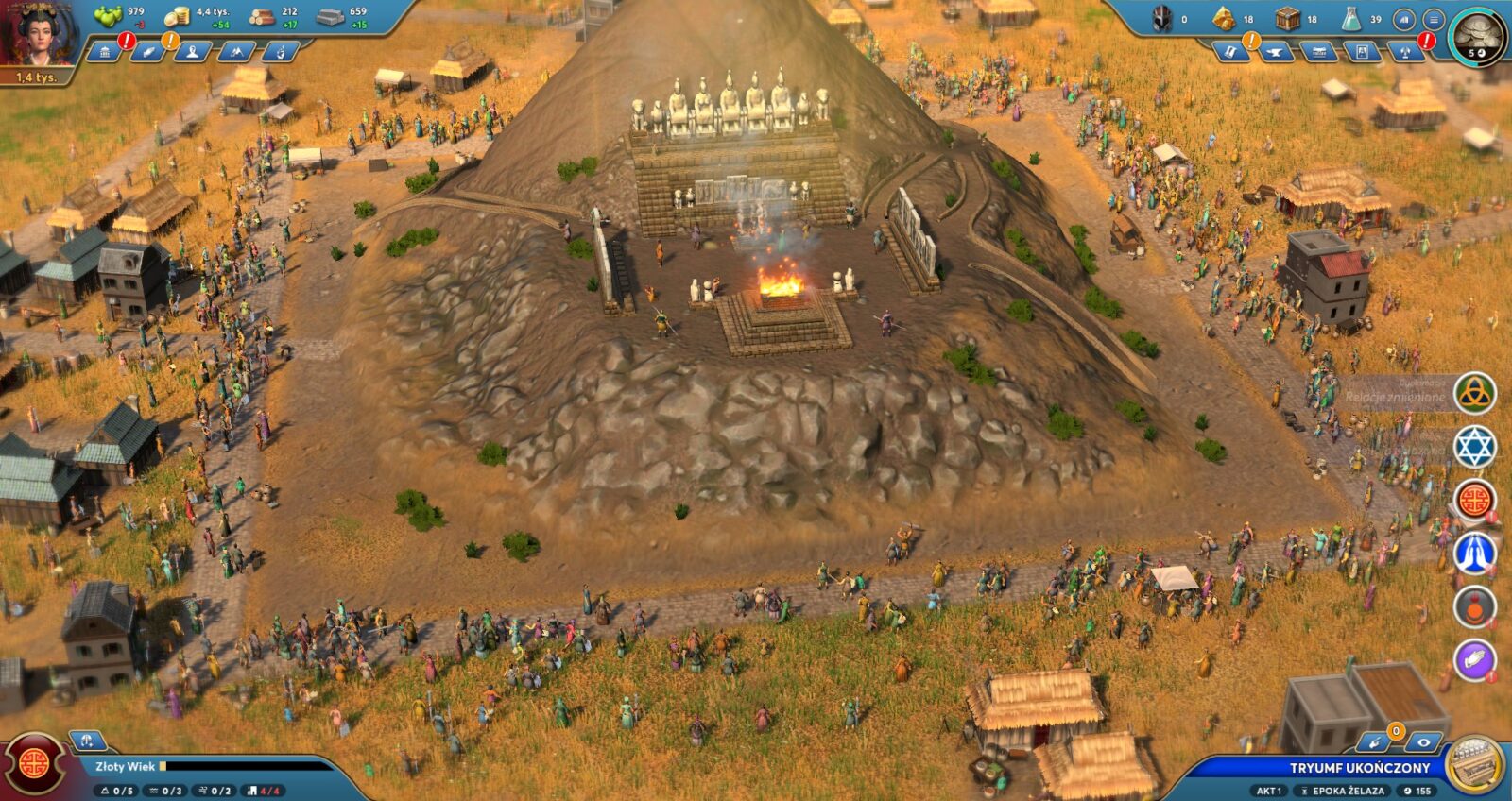The height and width of the screenshot is (801, 1512).
Task: Open the praying hands notification
Action: click(x=1474, y=554)
